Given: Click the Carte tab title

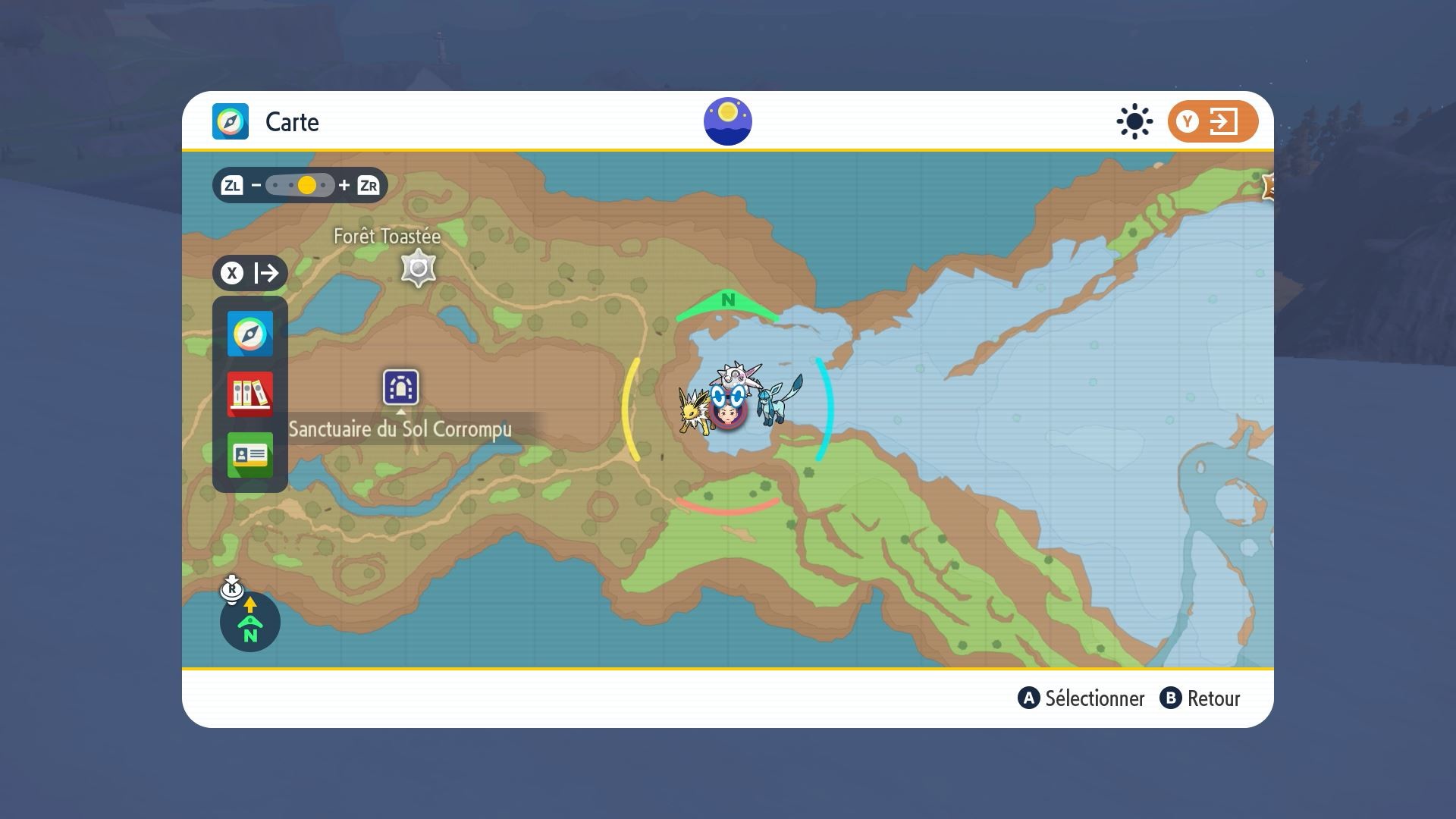Looking at the screenshot, I should pyautogui.click(x=291, y=122).
